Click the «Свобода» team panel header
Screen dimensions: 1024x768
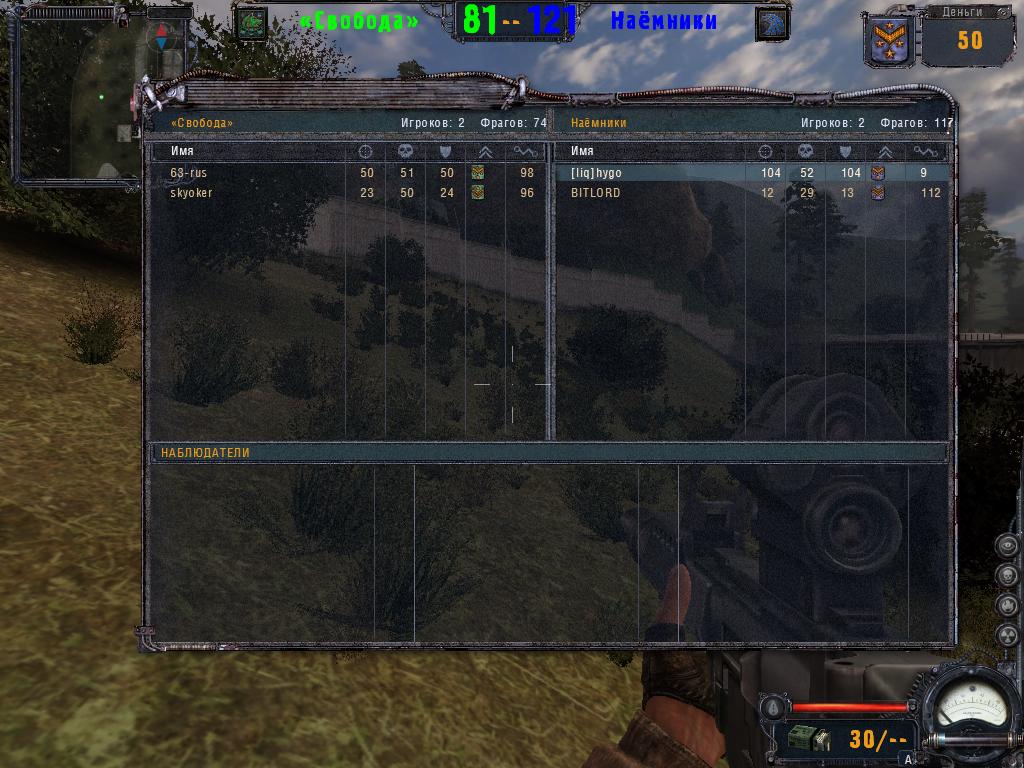pyautogui.click(x=202, y=123)
